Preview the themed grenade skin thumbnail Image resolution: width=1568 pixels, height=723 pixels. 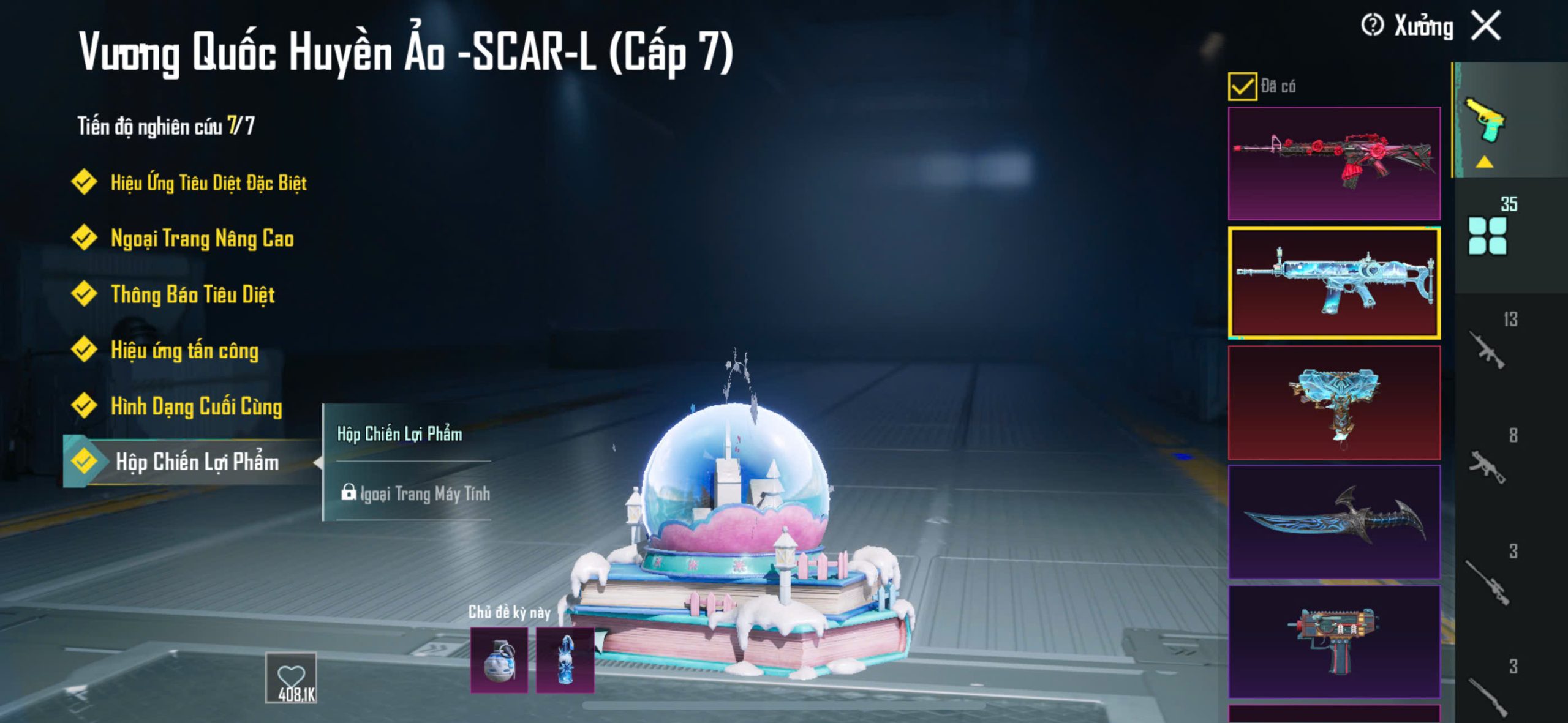[499, 660]
